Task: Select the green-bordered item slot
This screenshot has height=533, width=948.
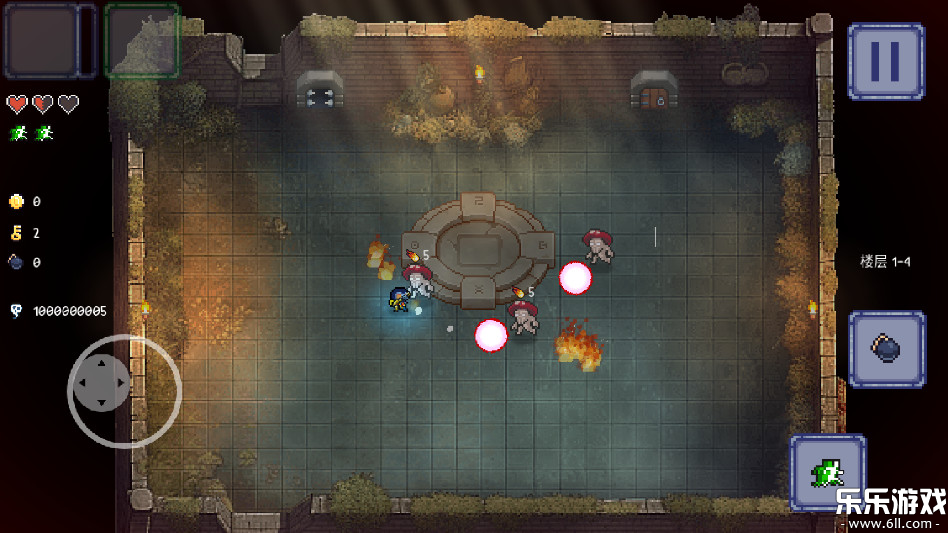Action: (x=142, y=41)
